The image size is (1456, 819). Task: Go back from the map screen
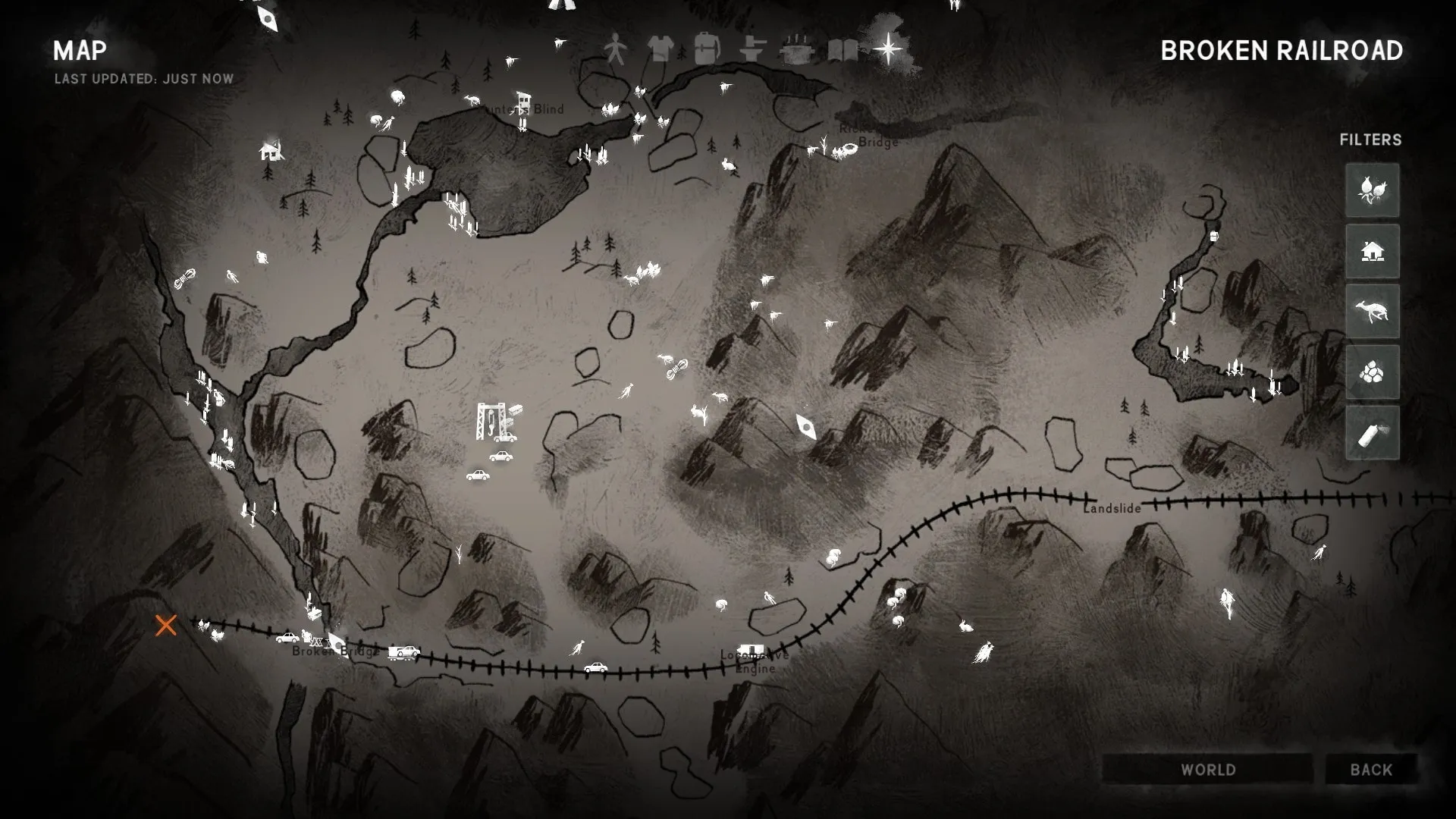click(x=1371, y=770)
